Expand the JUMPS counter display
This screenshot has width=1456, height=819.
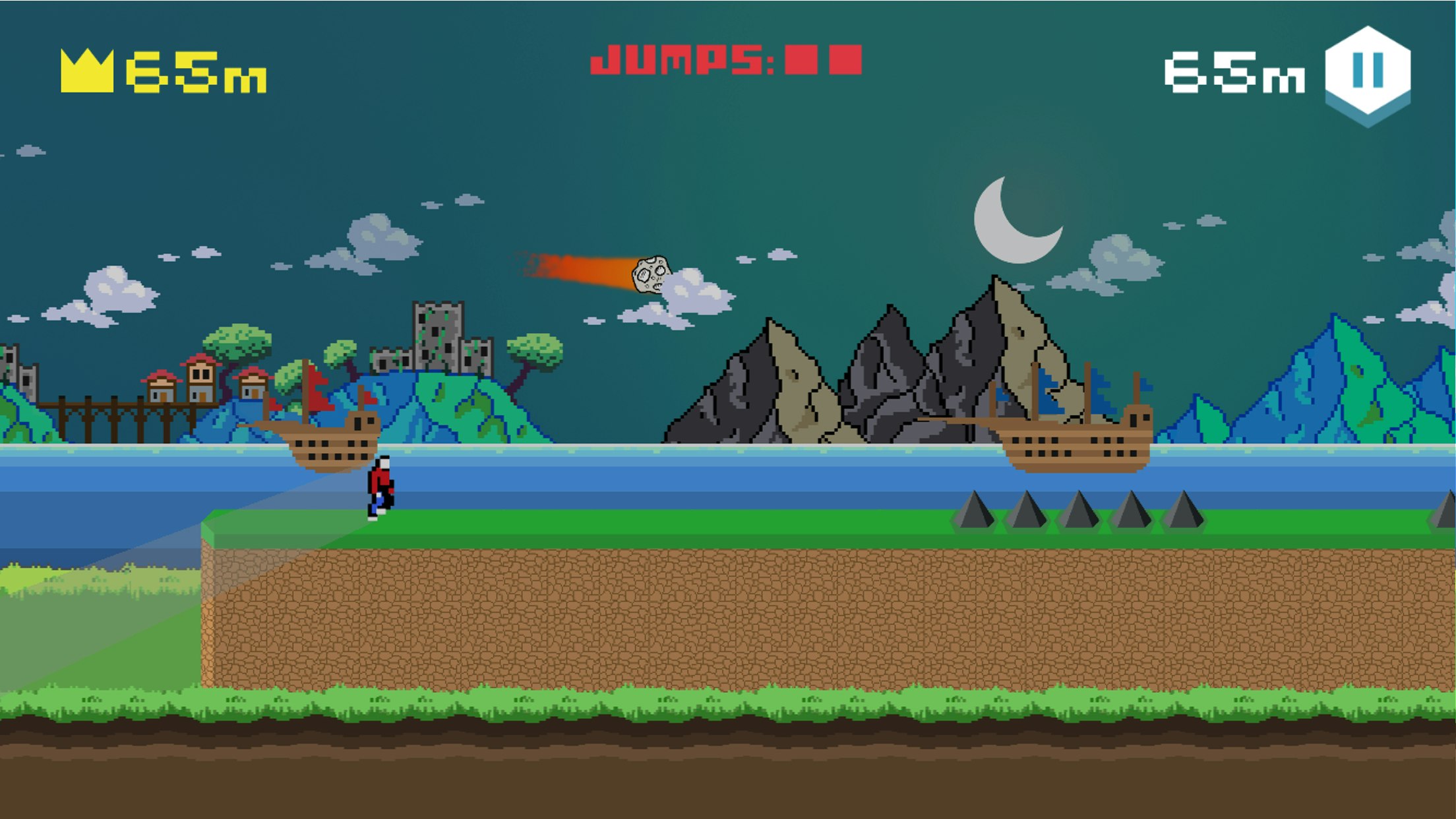724,59
